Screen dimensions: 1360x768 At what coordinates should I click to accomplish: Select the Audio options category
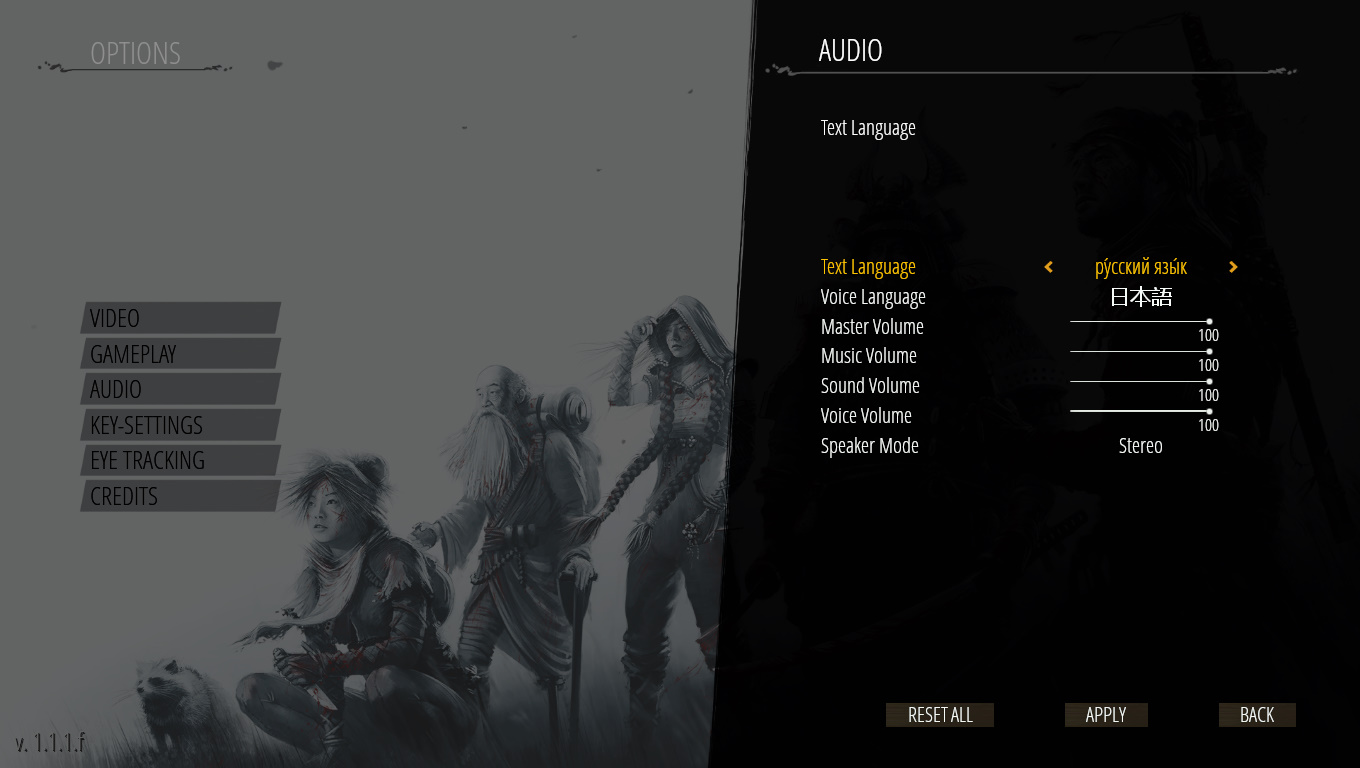178,389
